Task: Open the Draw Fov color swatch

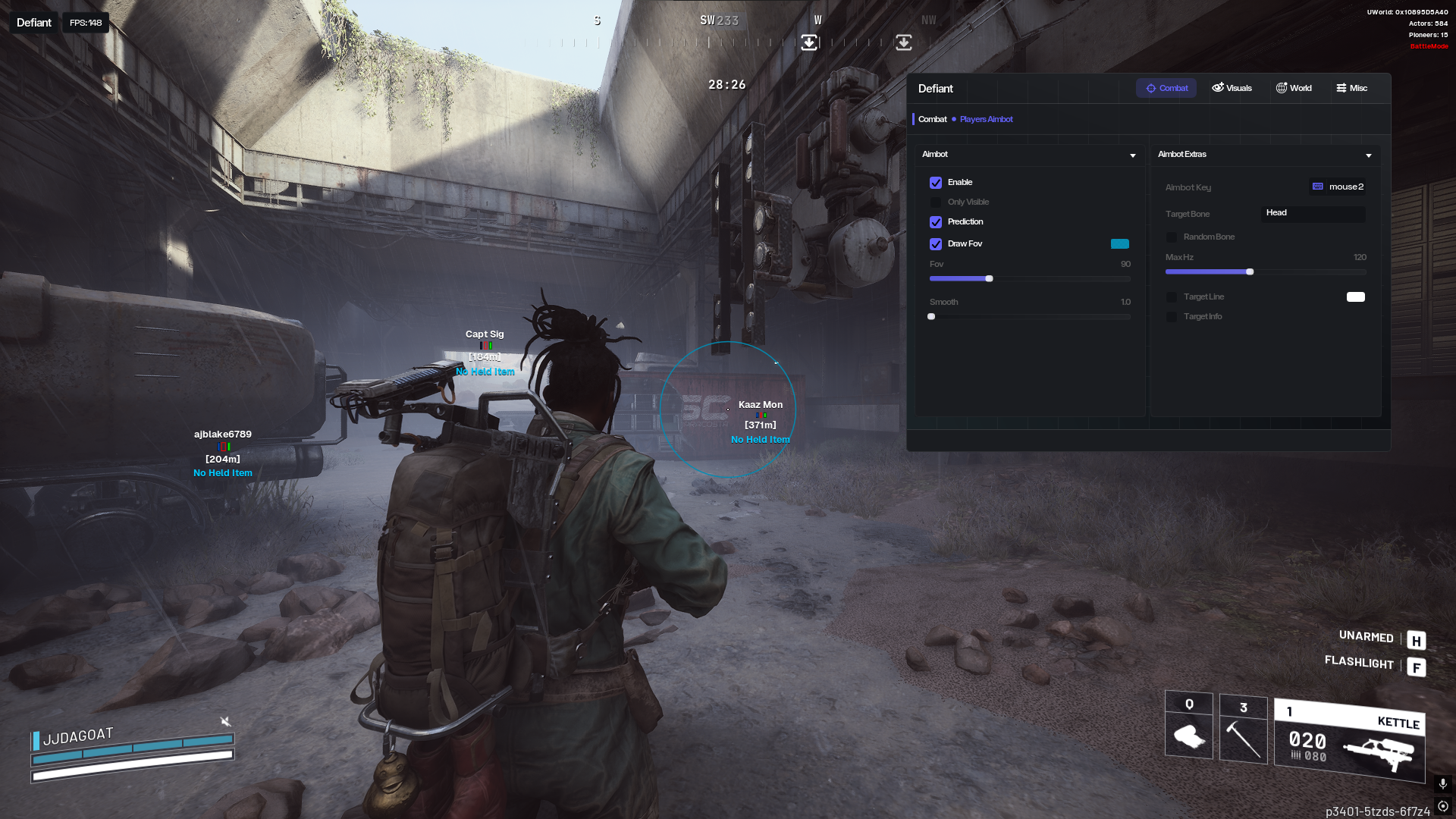Action: [x=1119, y=244]
